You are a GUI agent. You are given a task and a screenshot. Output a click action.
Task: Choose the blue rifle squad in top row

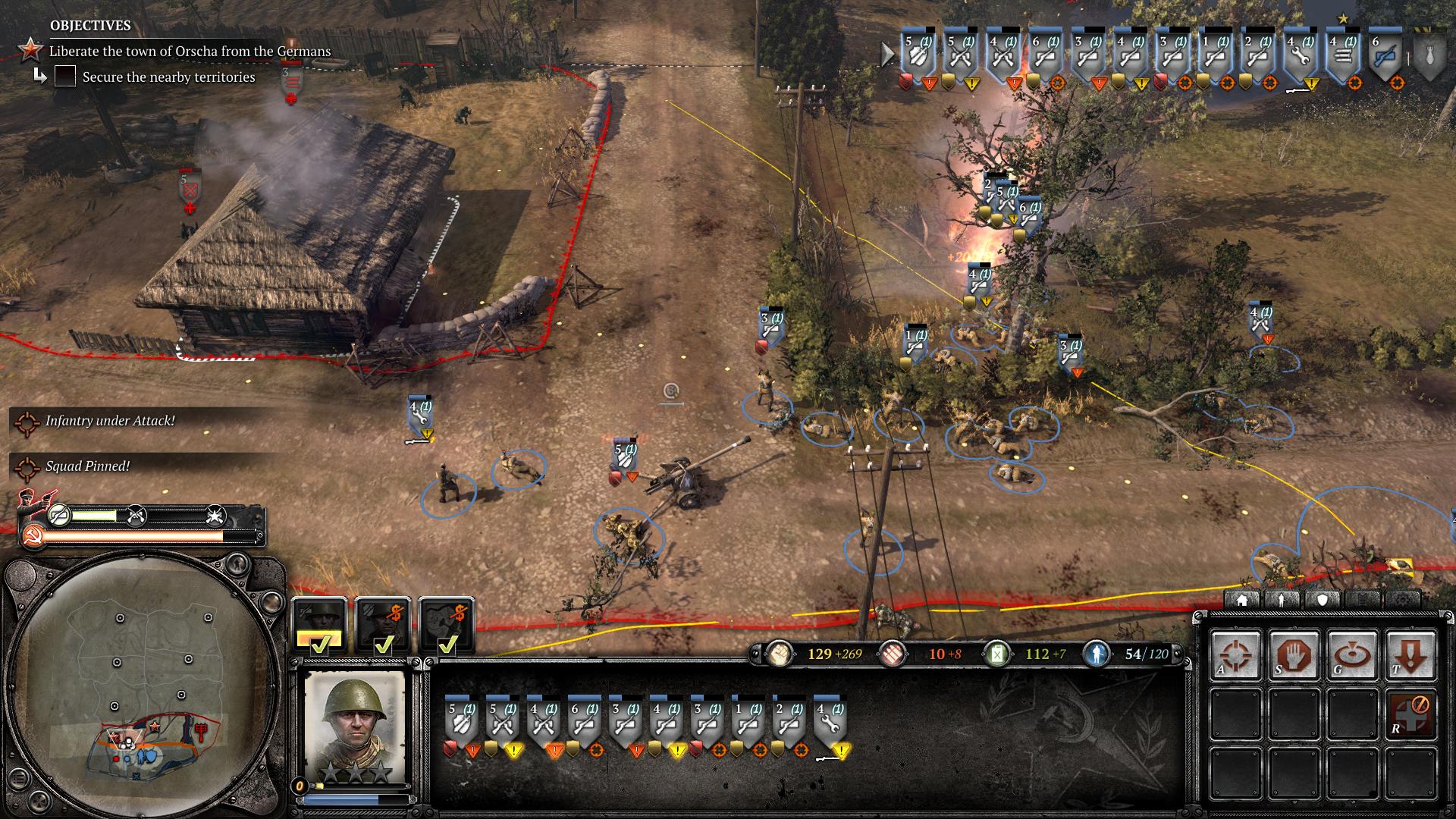(x=1385, y=55)
